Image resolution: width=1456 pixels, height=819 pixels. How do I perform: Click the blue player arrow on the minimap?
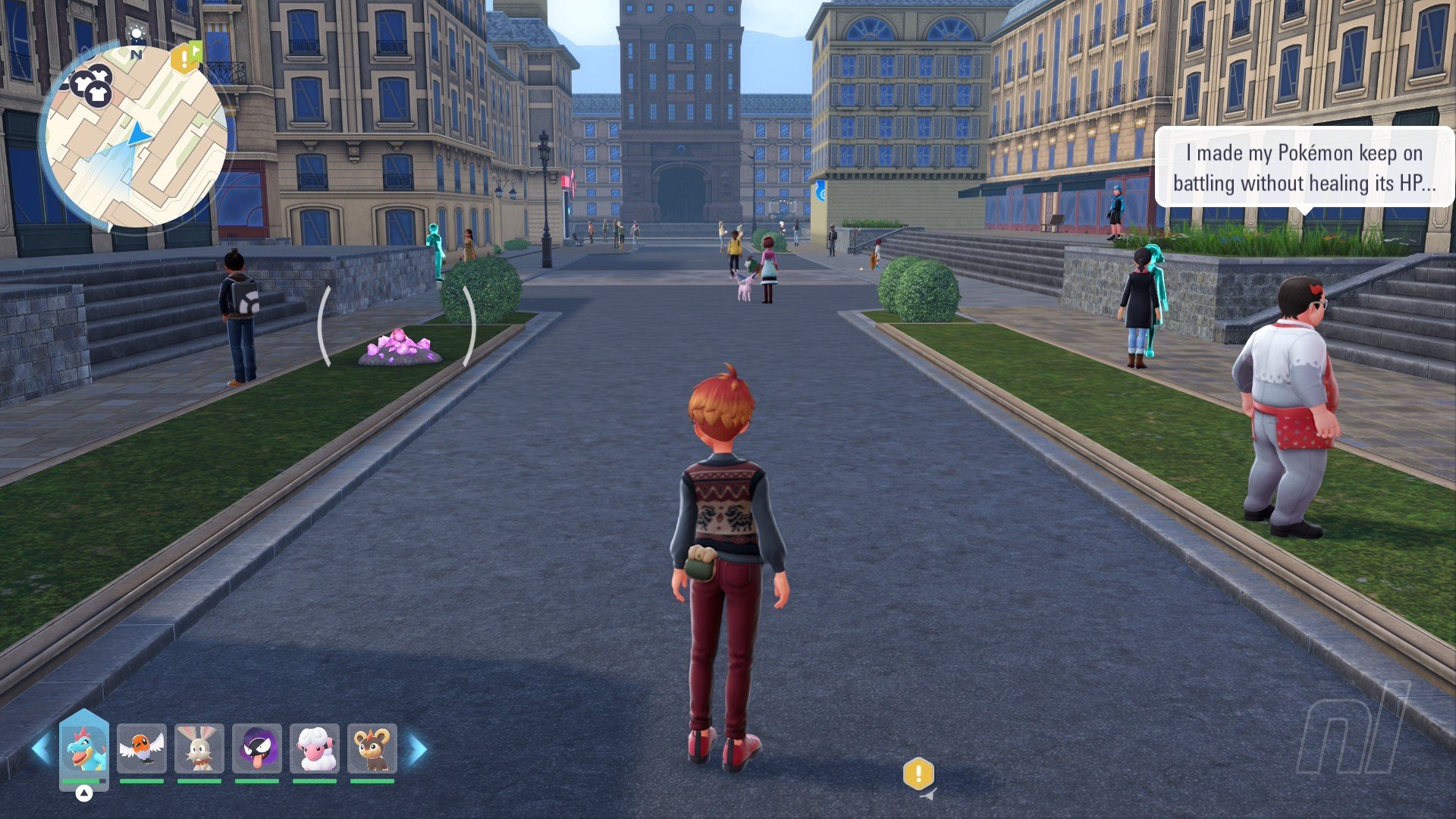139,136
